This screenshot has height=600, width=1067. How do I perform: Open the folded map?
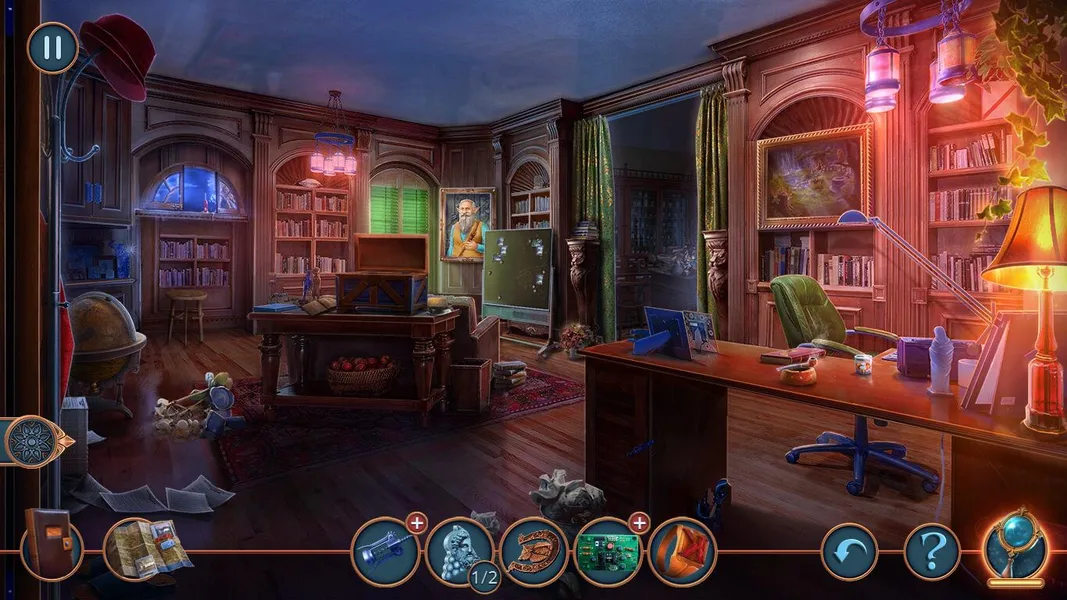click(146, 548)
